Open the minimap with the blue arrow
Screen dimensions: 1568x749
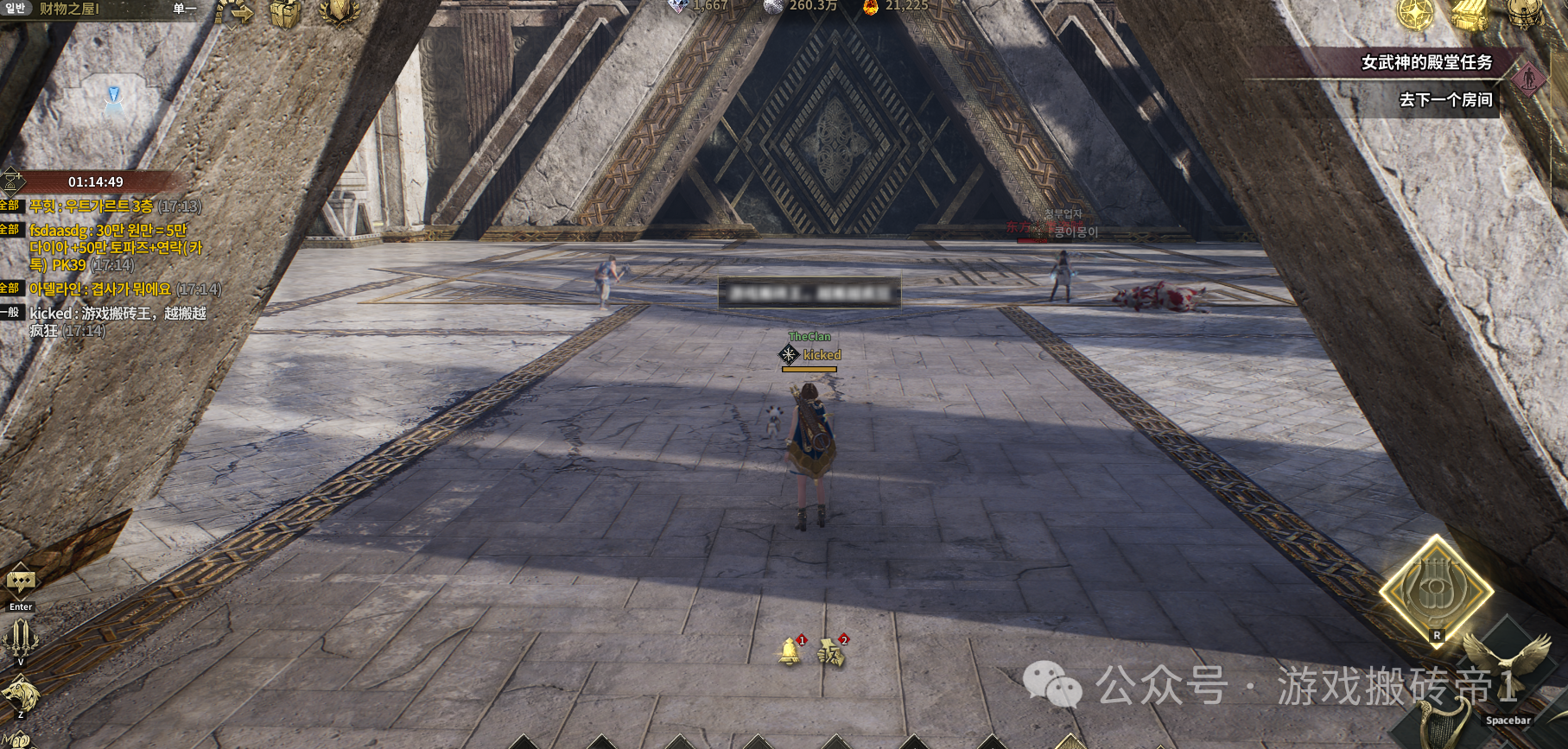(x=113, y=99)
